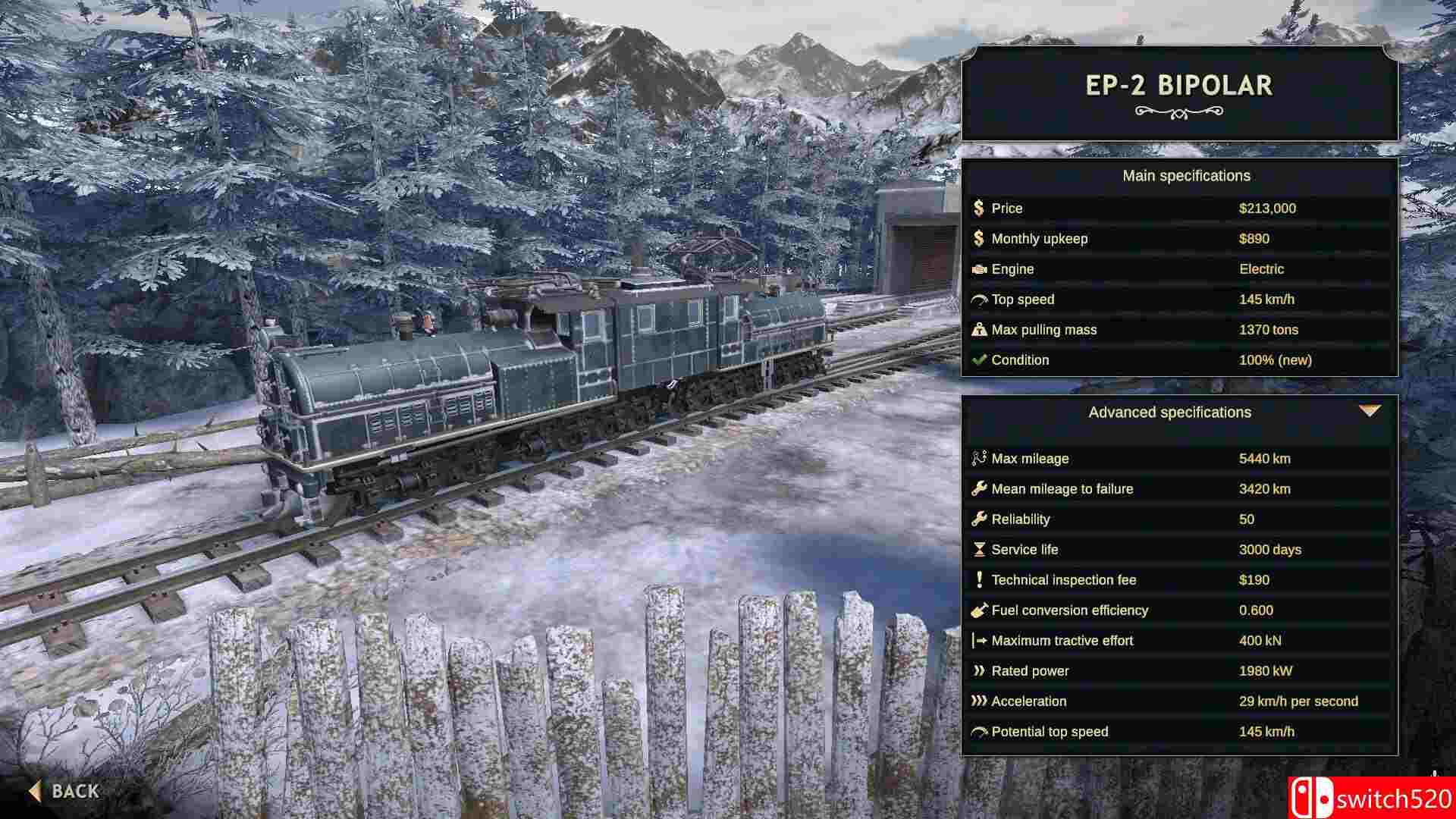Select the wrench icon for Mean mileage to failure

(x=979, y=488)
